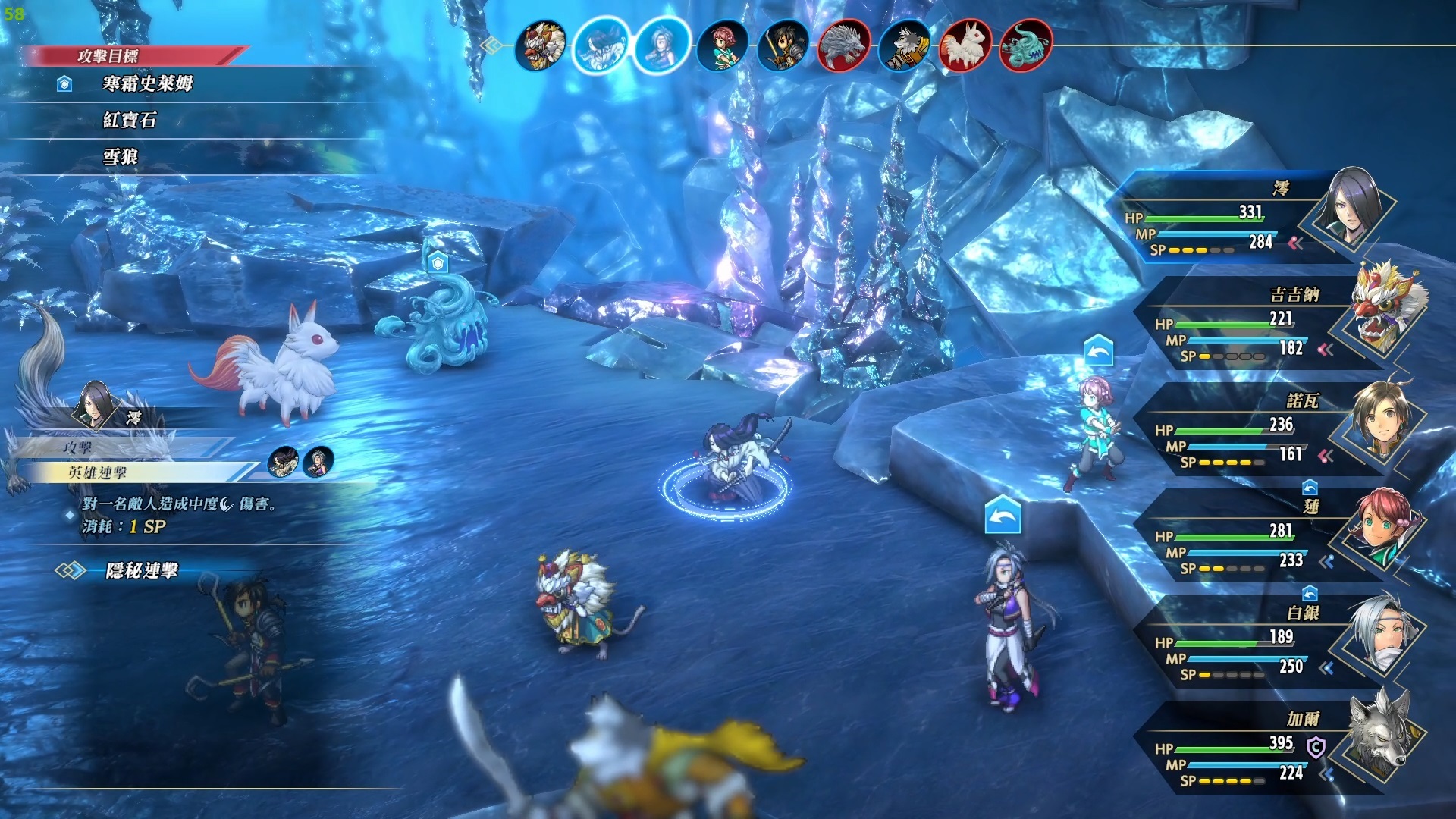Click the gray spiky wolf turn order portrait
This screenshot has width=1456, height=819.
click(x=843, y=45)
